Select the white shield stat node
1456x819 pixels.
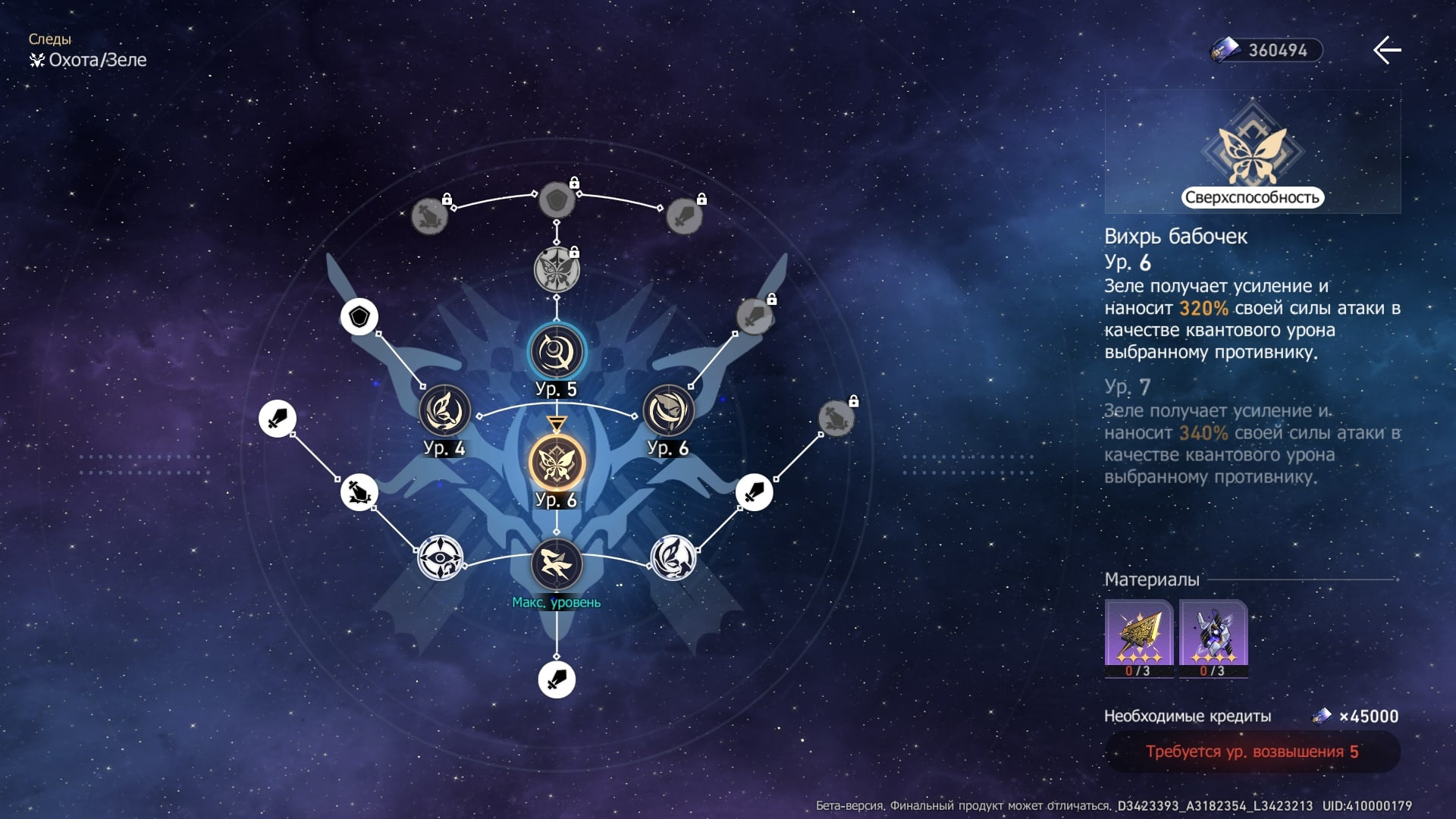point(359,317)
